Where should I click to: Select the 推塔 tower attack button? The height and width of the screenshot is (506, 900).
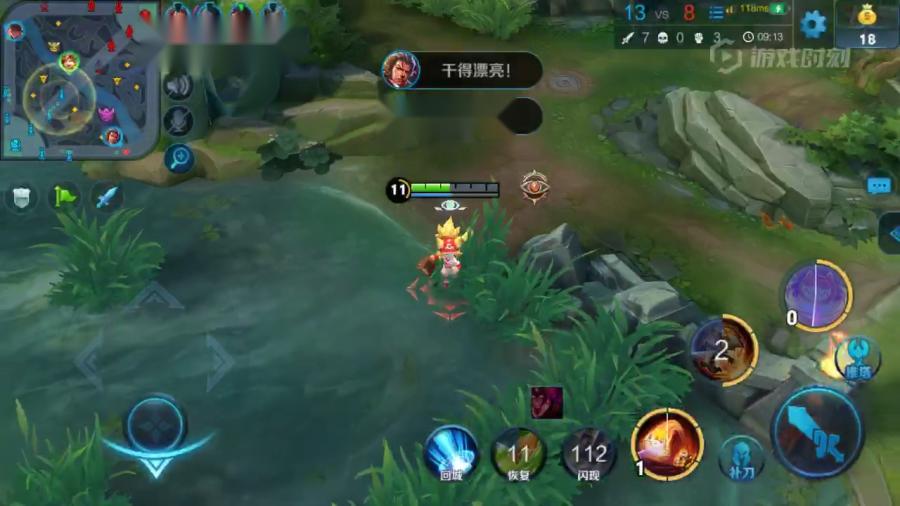857,358
